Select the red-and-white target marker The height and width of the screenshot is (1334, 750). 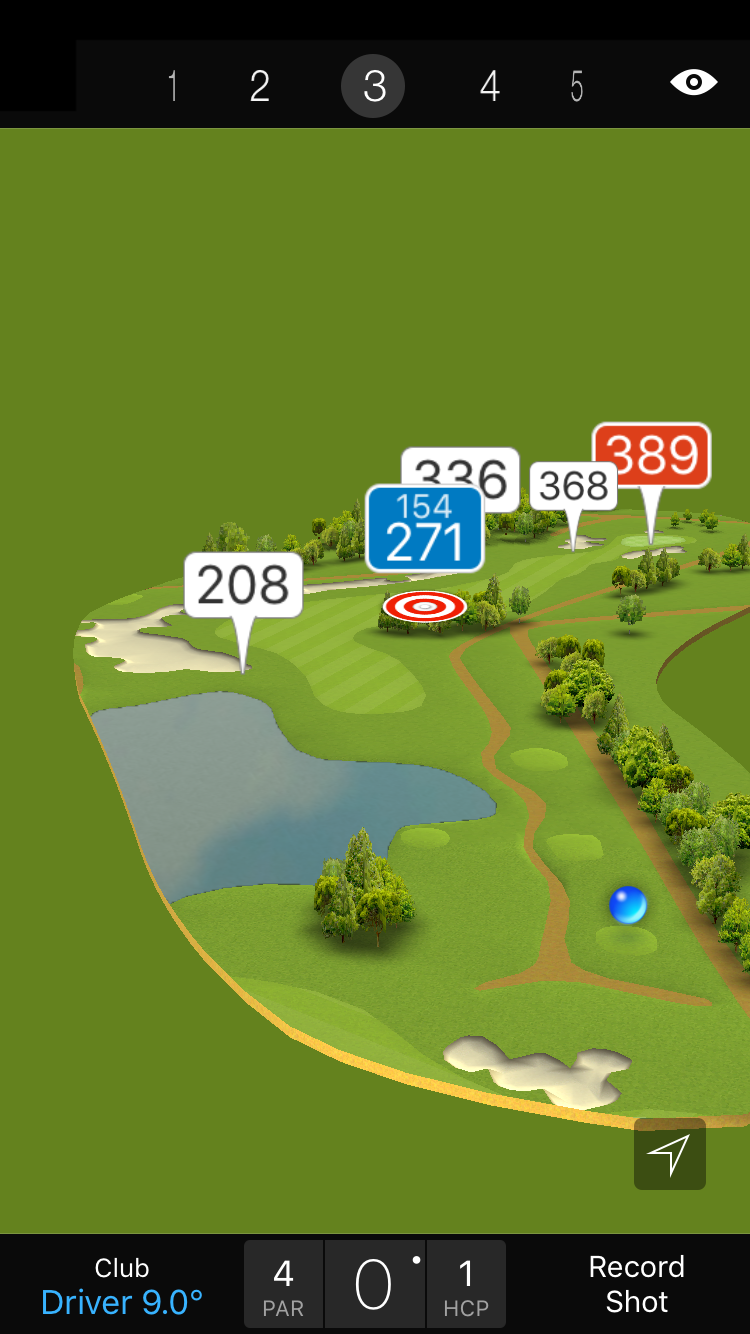425,606
